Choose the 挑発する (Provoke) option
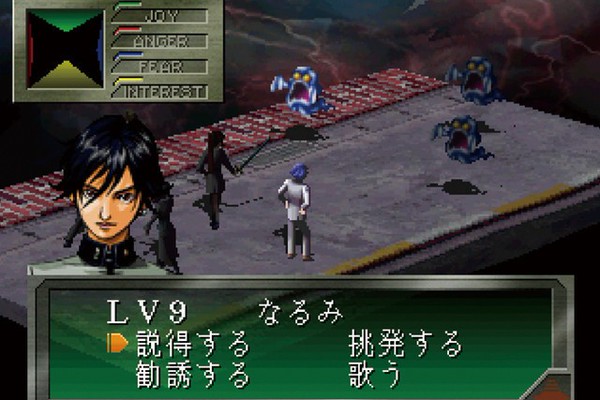Screen dimensions: 600x400 tap(405, 345)
